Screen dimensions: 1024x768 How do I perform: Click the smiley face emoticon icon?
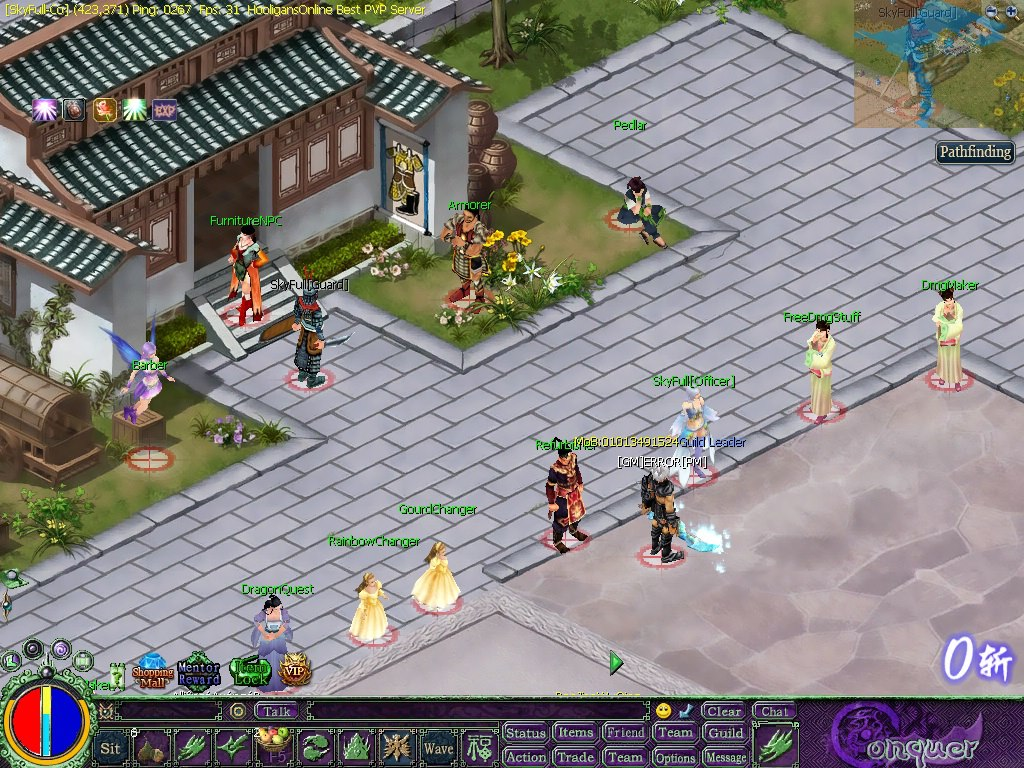663,711
